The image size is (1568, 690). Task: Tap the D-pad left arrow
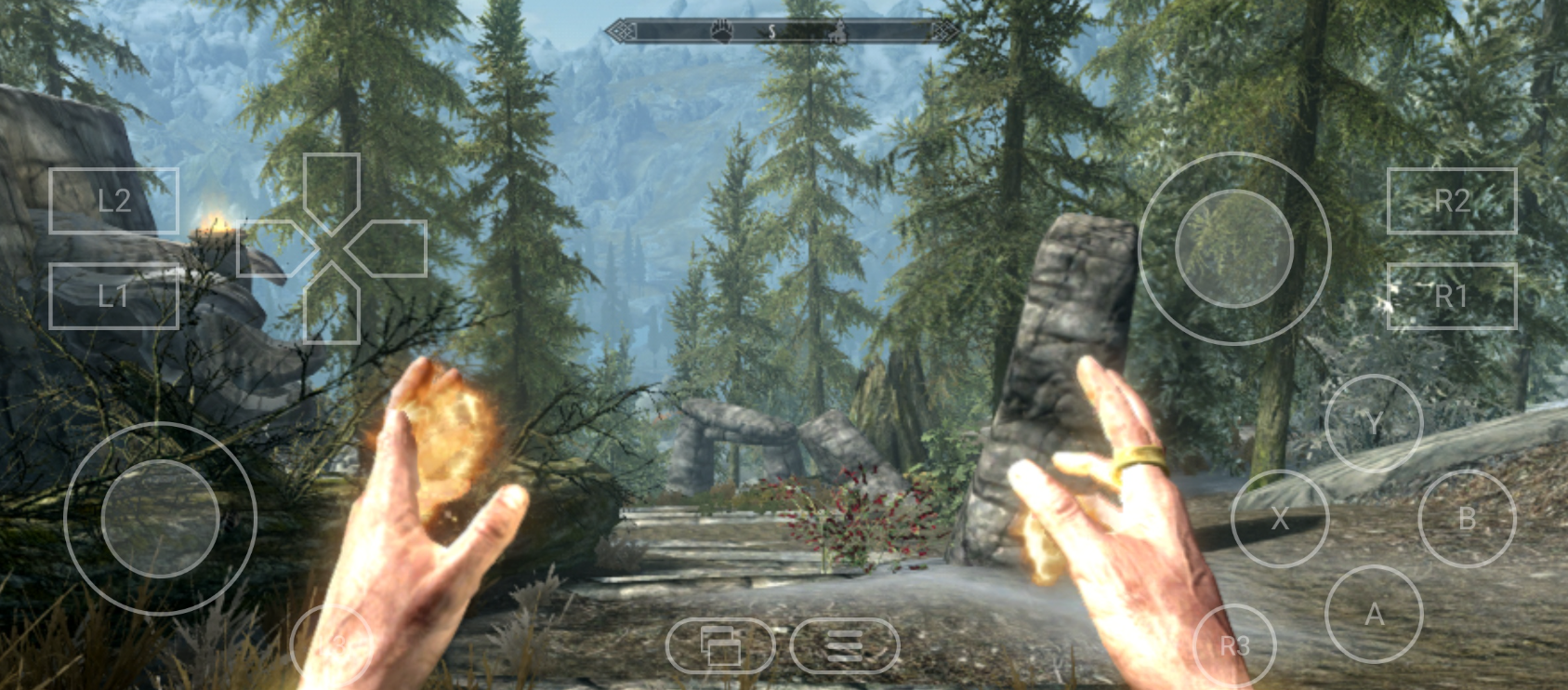click(x=271, y=248)
